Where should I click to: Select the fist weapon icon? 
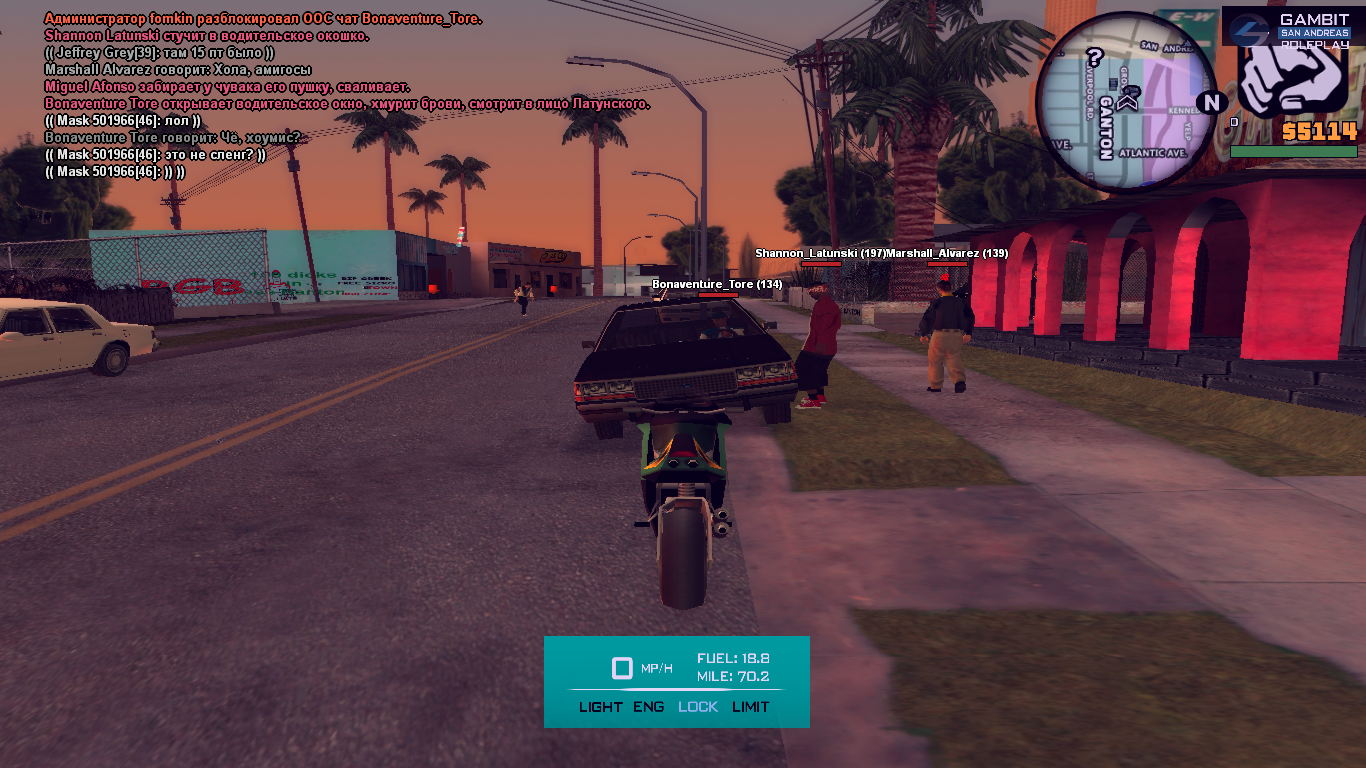tap(1297, 75)
